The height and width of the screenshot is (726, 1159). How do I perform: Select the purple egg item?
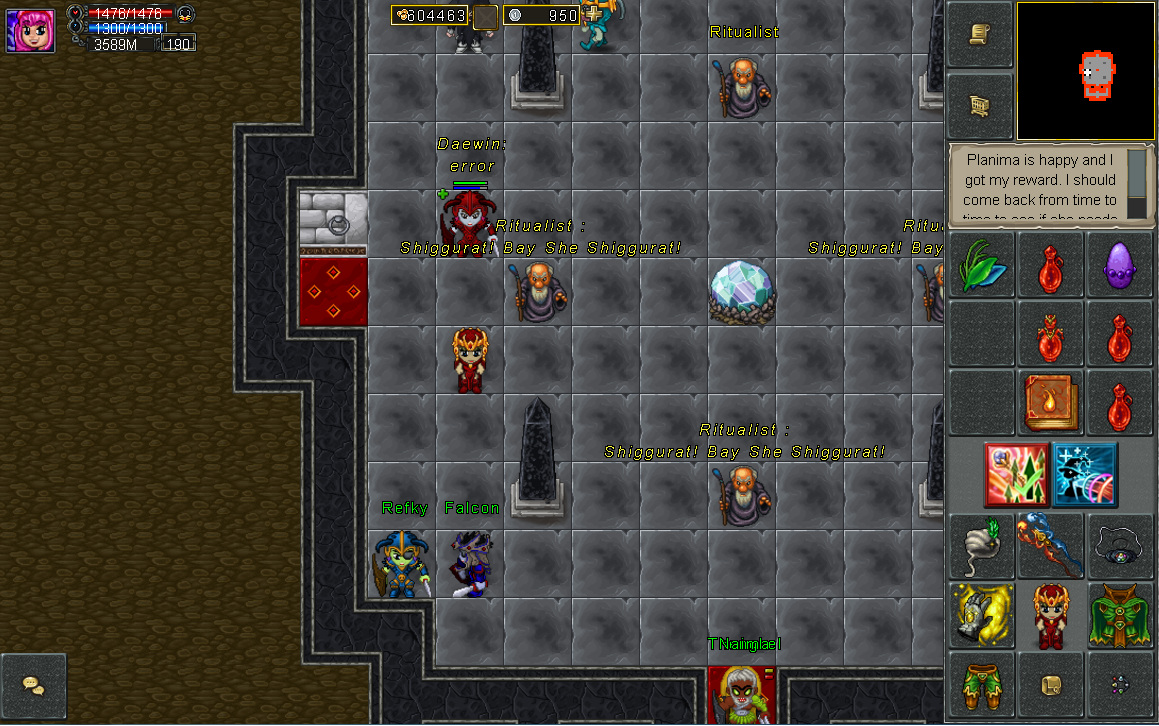click(x=1119, y=265)
